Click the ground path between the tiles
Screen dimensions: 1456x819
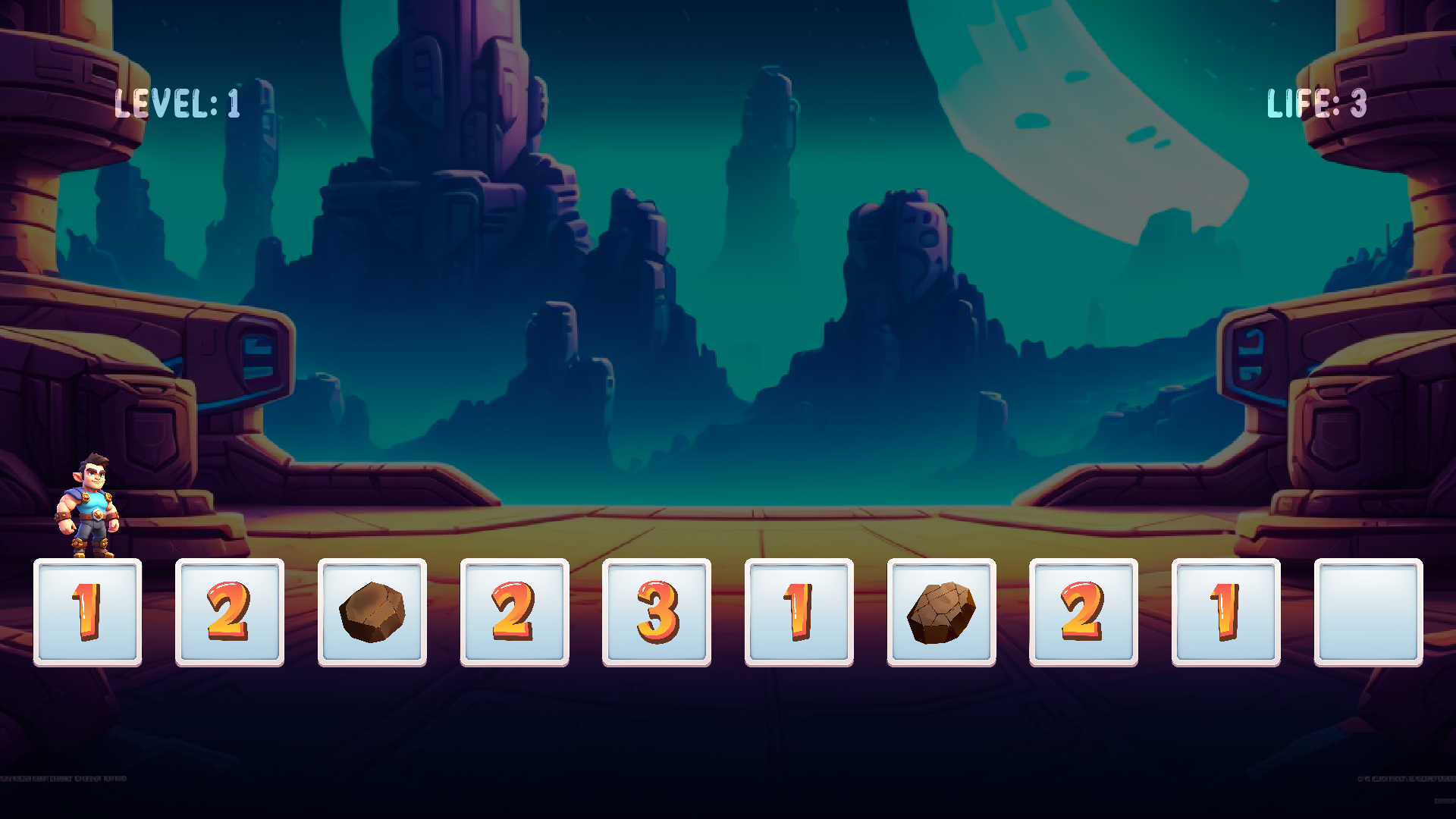coord(728,531)
